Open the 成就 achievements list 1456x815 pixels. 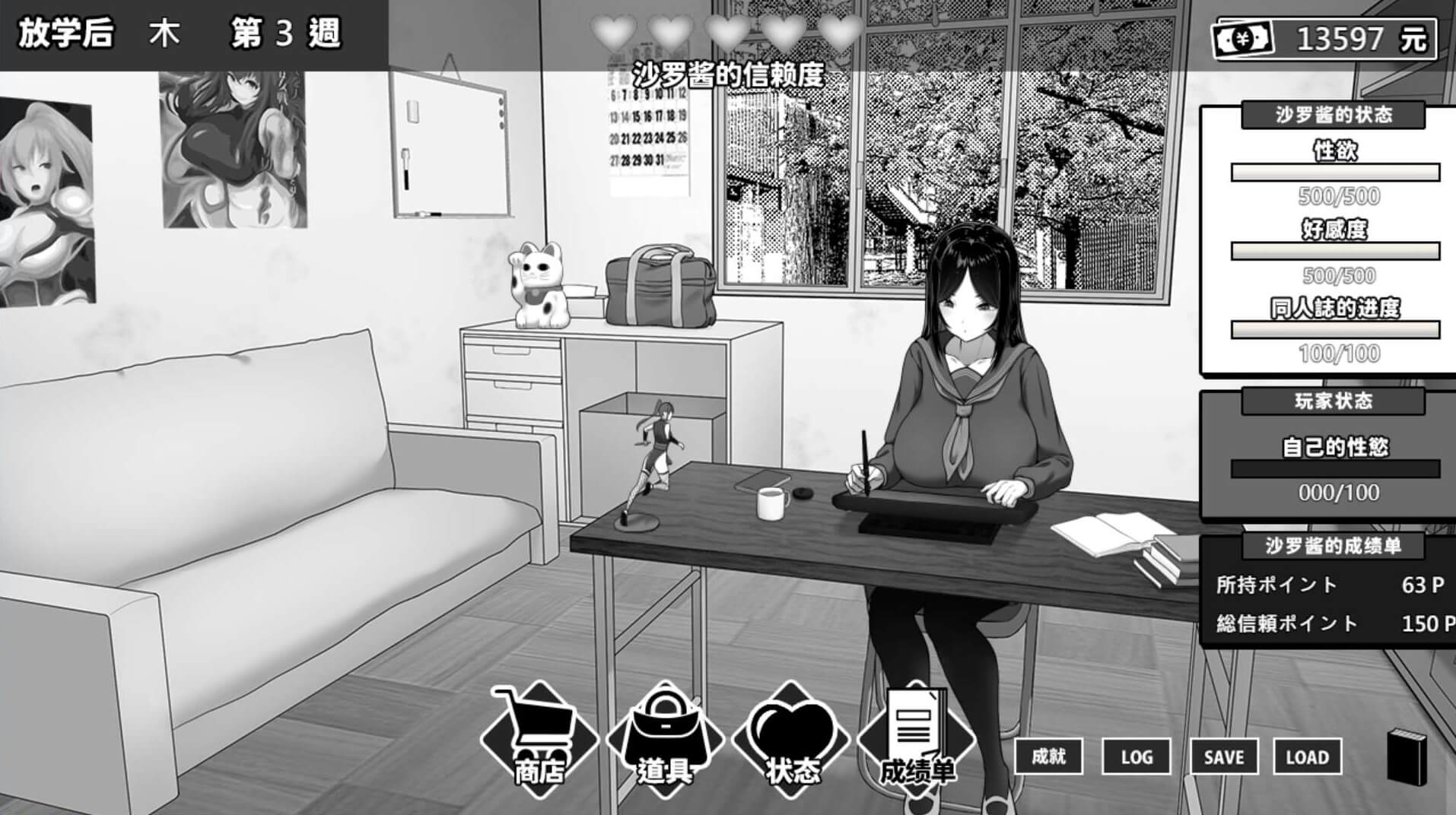[x=1048, y=756]
